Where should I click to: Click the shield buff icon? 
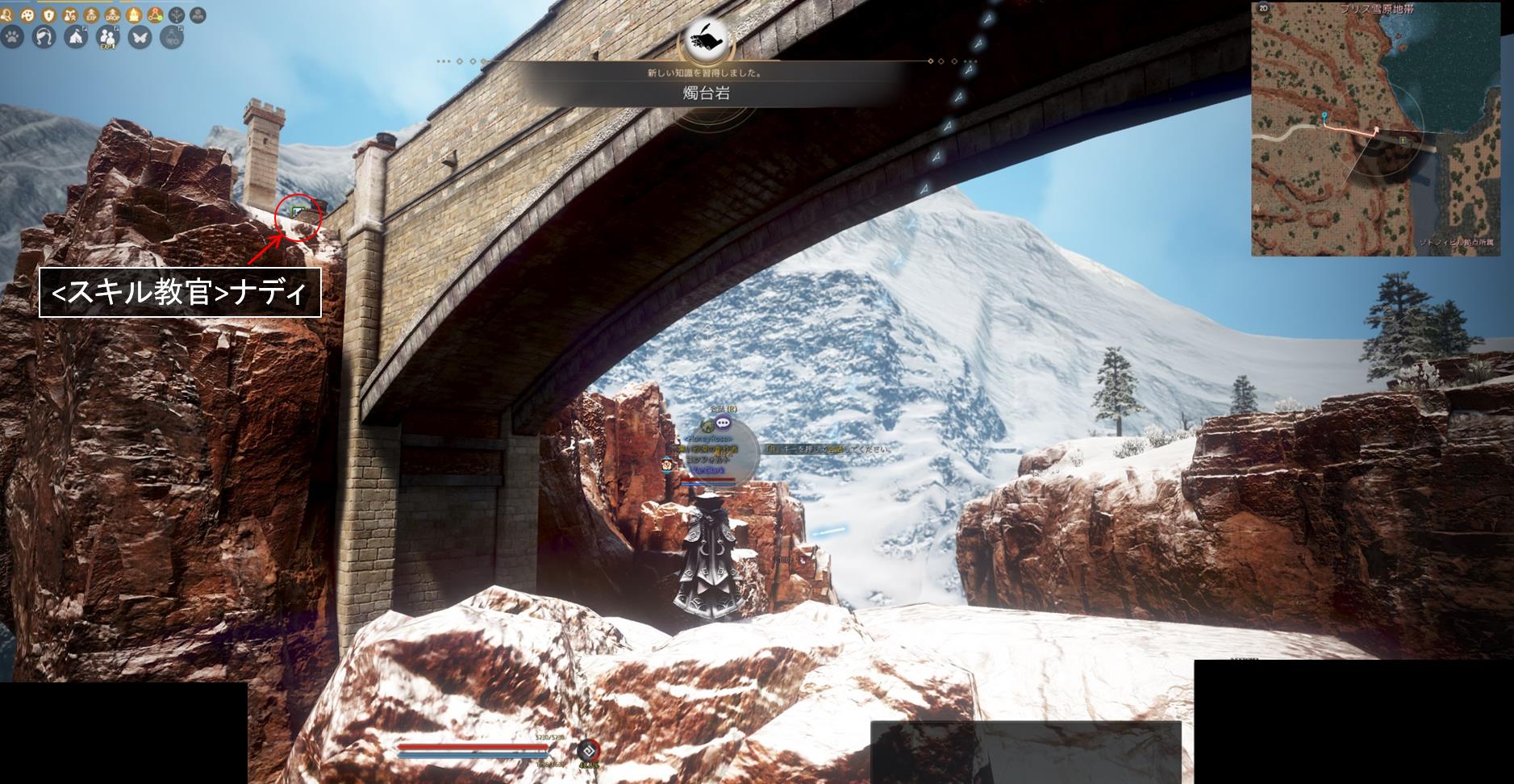(x=48, y=15)
